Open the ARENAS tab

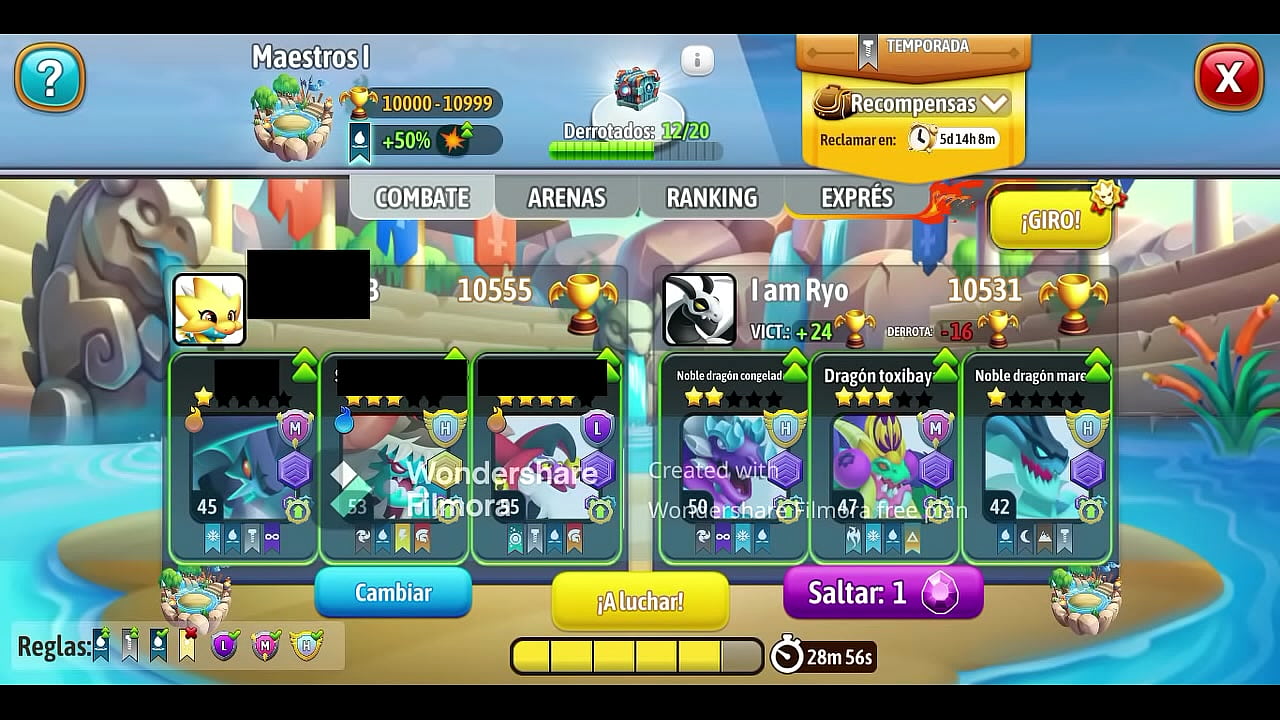[566, 198]
